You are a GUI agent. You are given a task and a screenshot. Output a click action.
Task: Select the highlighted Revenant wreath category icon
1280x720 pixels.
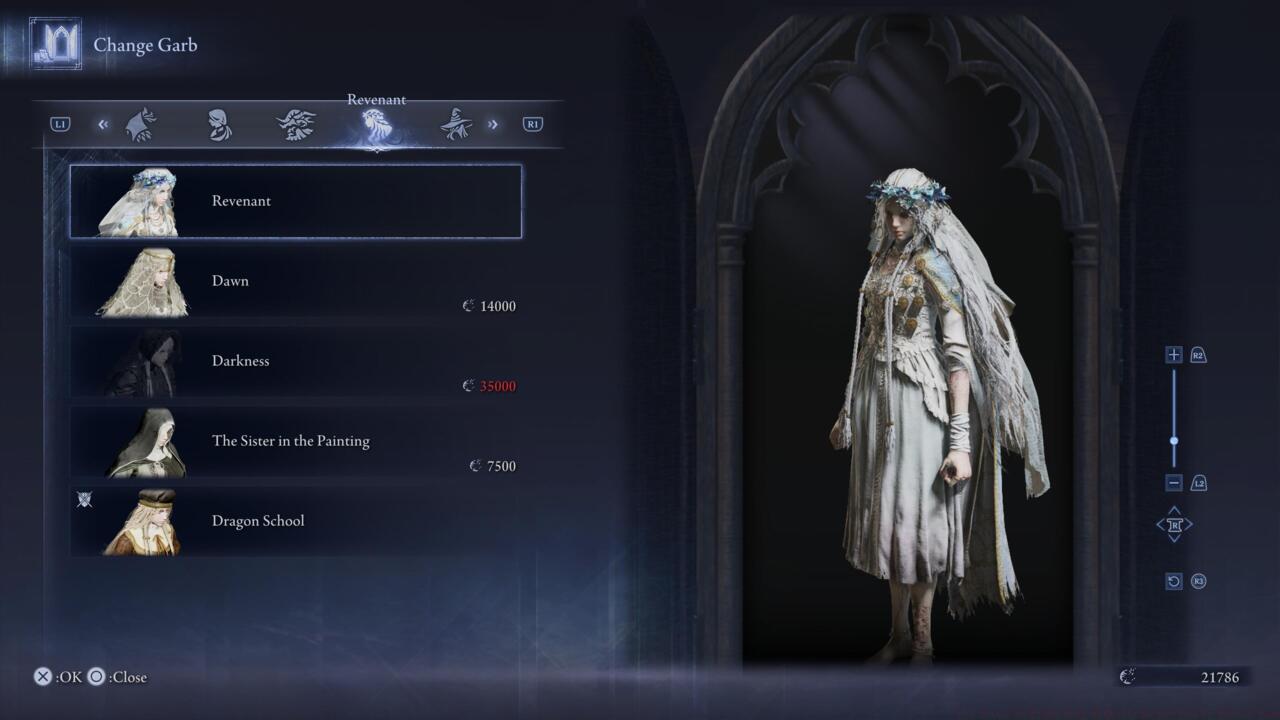376,123
